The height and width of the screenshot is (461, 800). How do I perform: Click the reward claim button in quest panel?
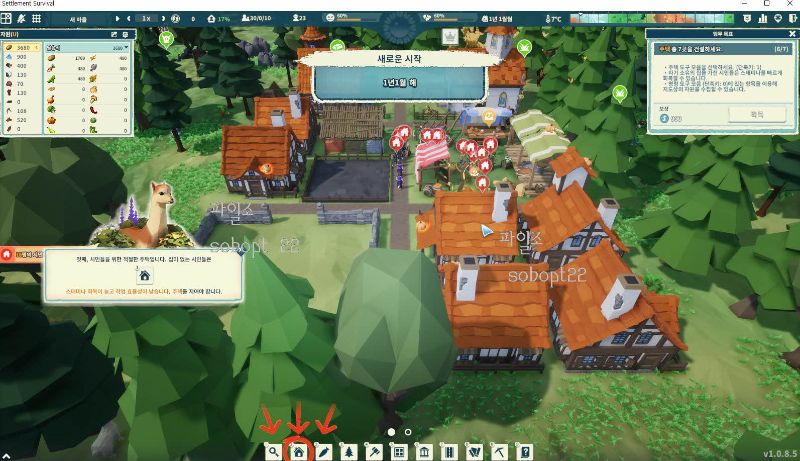tap(755, 115)
